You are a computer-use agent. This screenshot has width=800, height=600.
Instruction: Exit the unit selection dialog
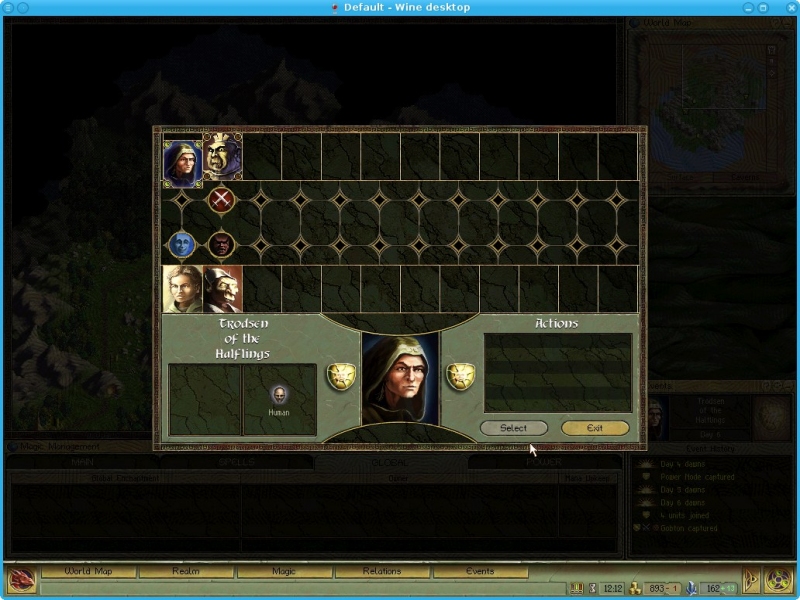[595, 428]
